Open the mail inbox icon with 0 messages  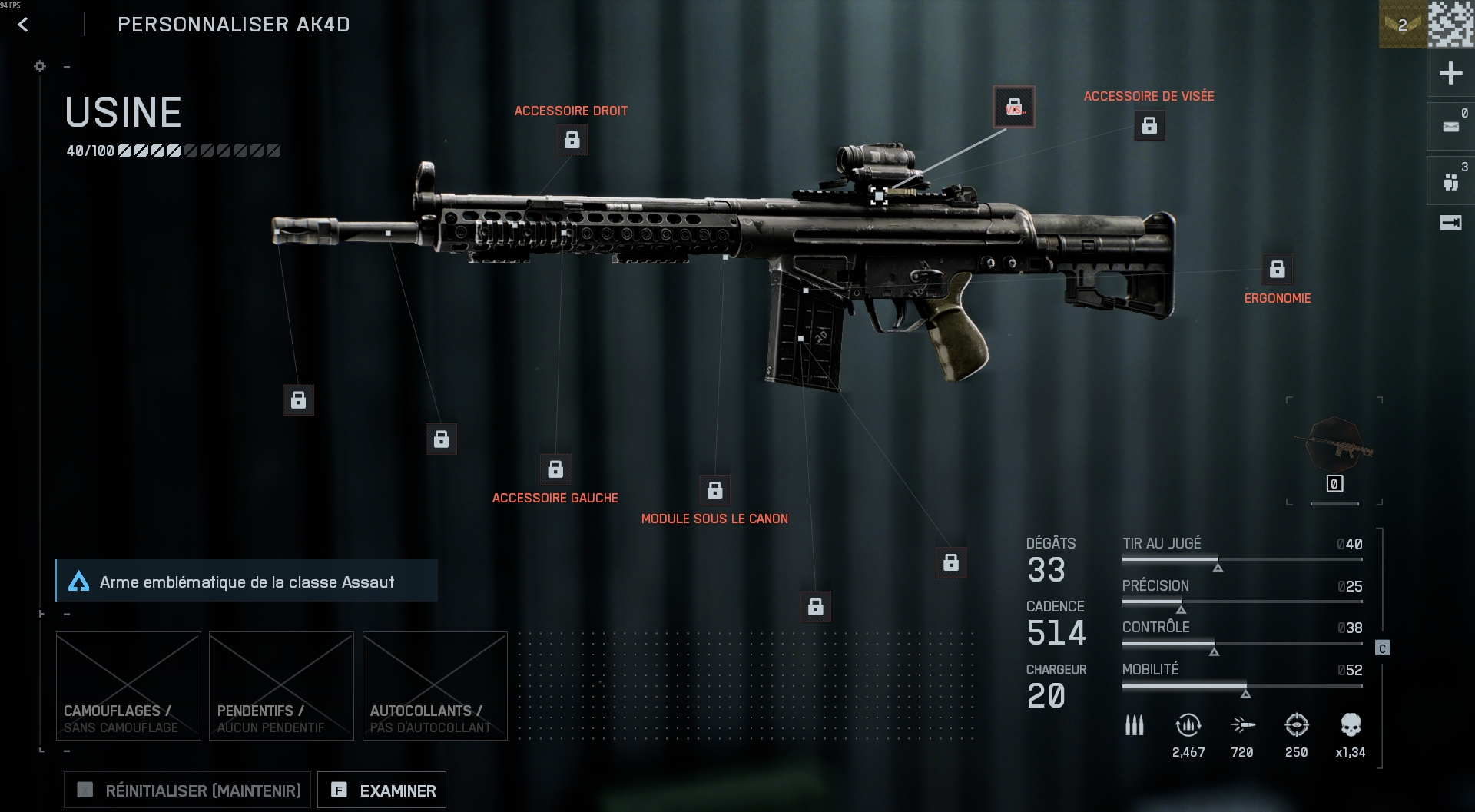(x=1450, y=125)
